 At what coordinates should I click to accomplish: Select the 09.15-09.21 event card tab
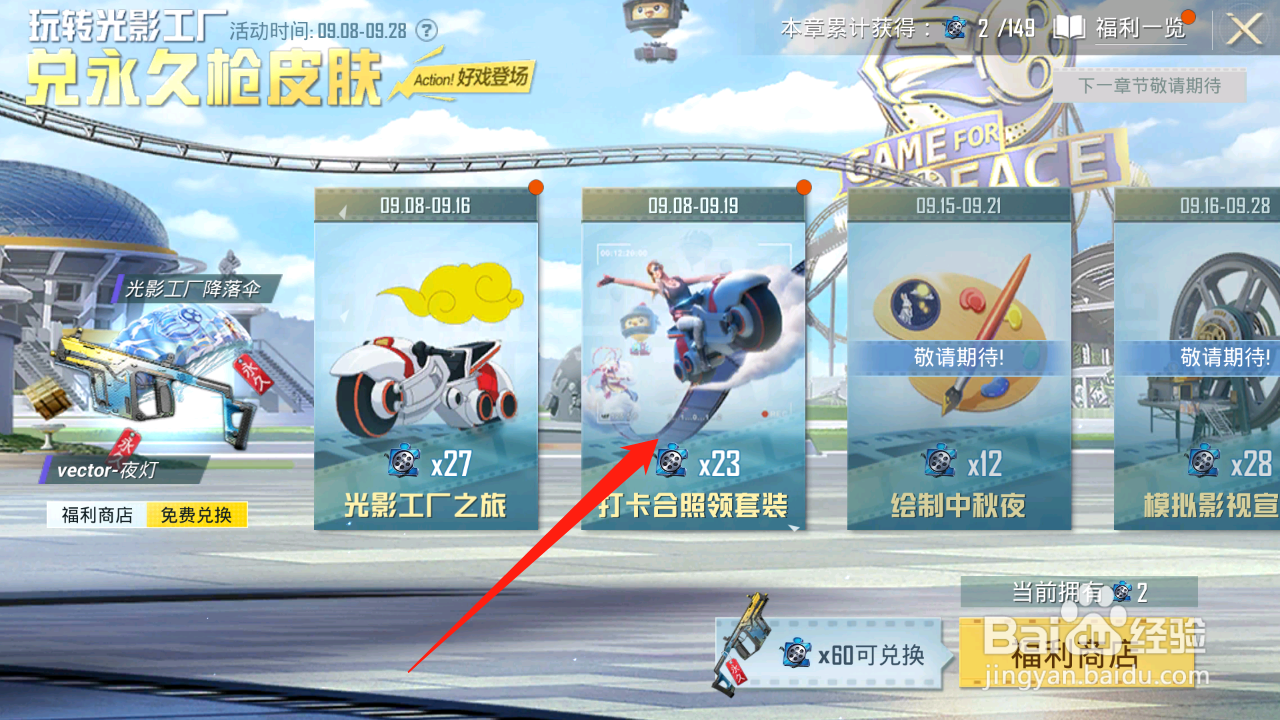pyautogui.click(x=957, y=360)
